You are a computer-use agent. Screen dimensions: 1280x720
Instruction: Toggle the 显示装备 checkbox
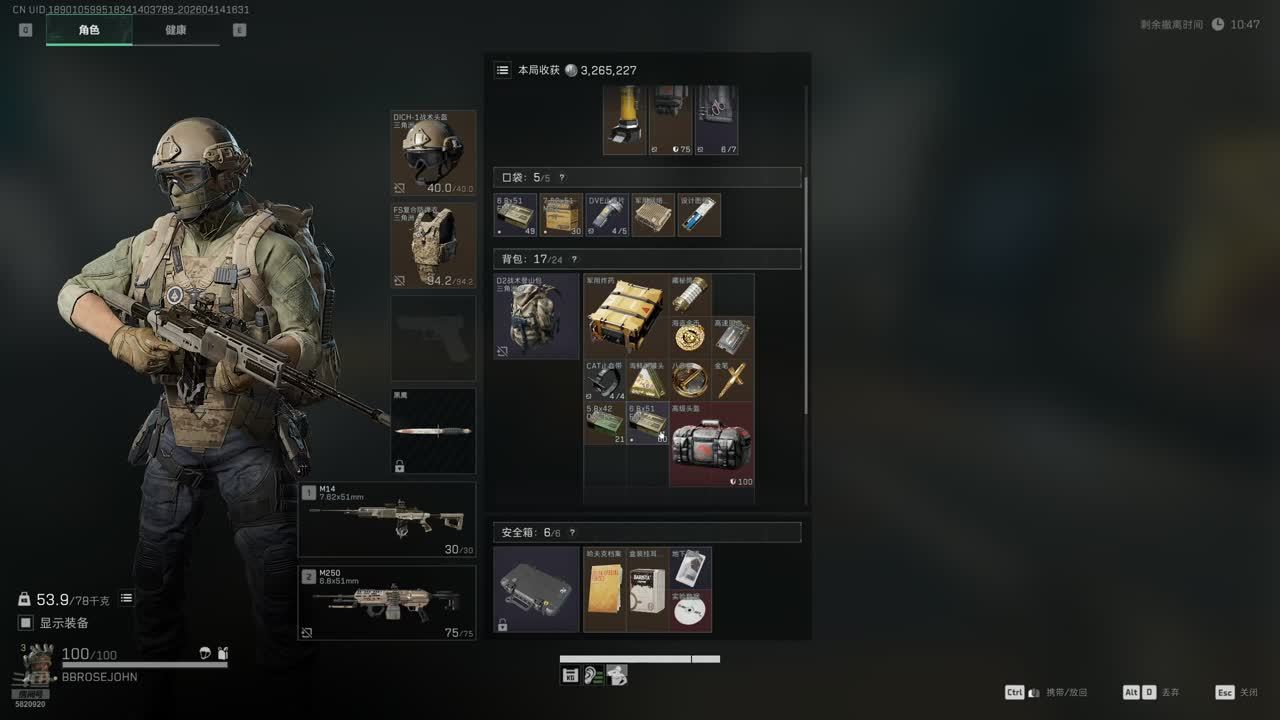click(26, 623)
